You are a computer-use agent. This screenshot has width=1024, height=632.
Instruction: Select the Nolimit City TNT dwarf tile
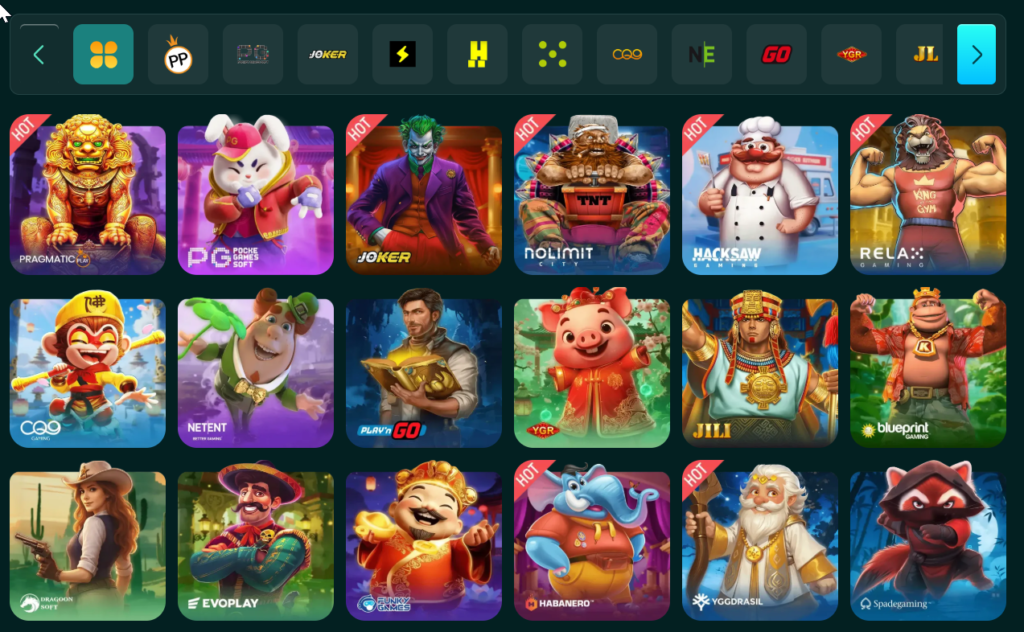592,195
